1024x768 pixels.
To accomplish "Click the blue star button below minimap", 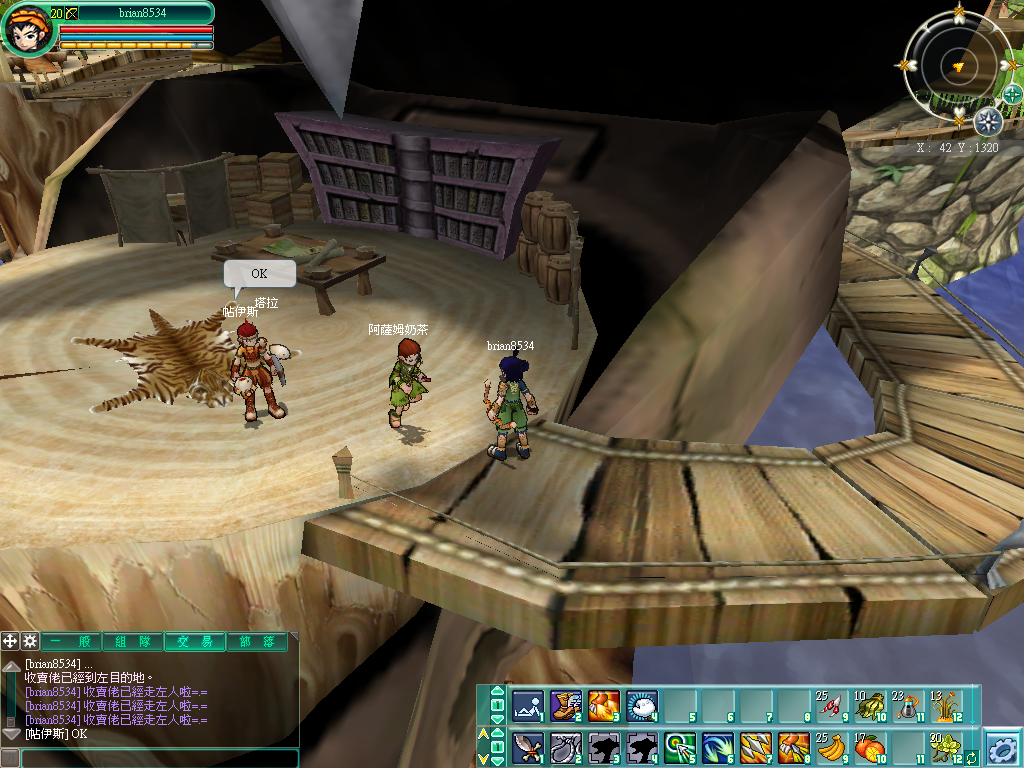I will (x=988, y=123).
